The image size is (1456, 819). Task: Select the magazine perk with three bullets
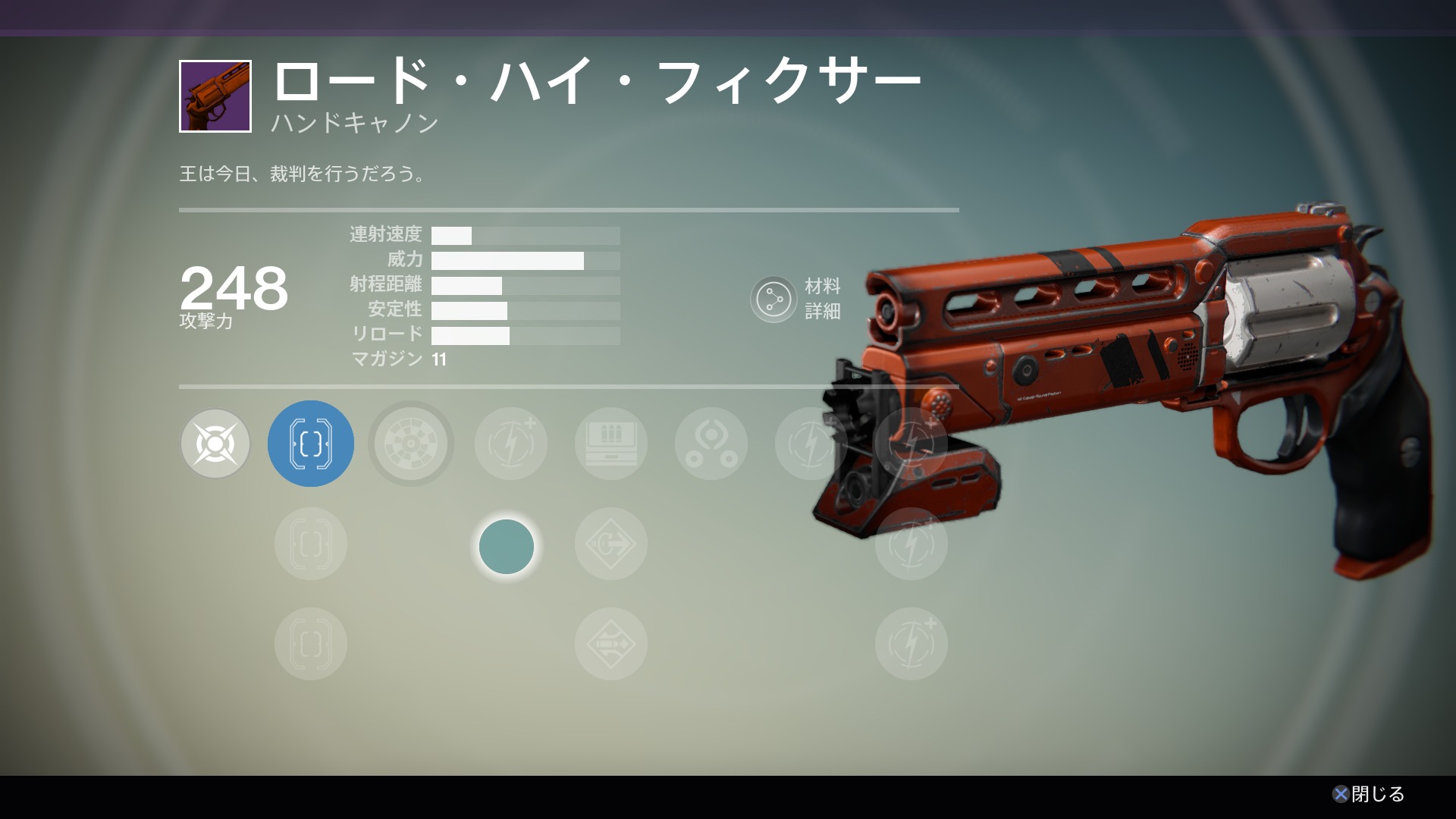coord(611,444)
